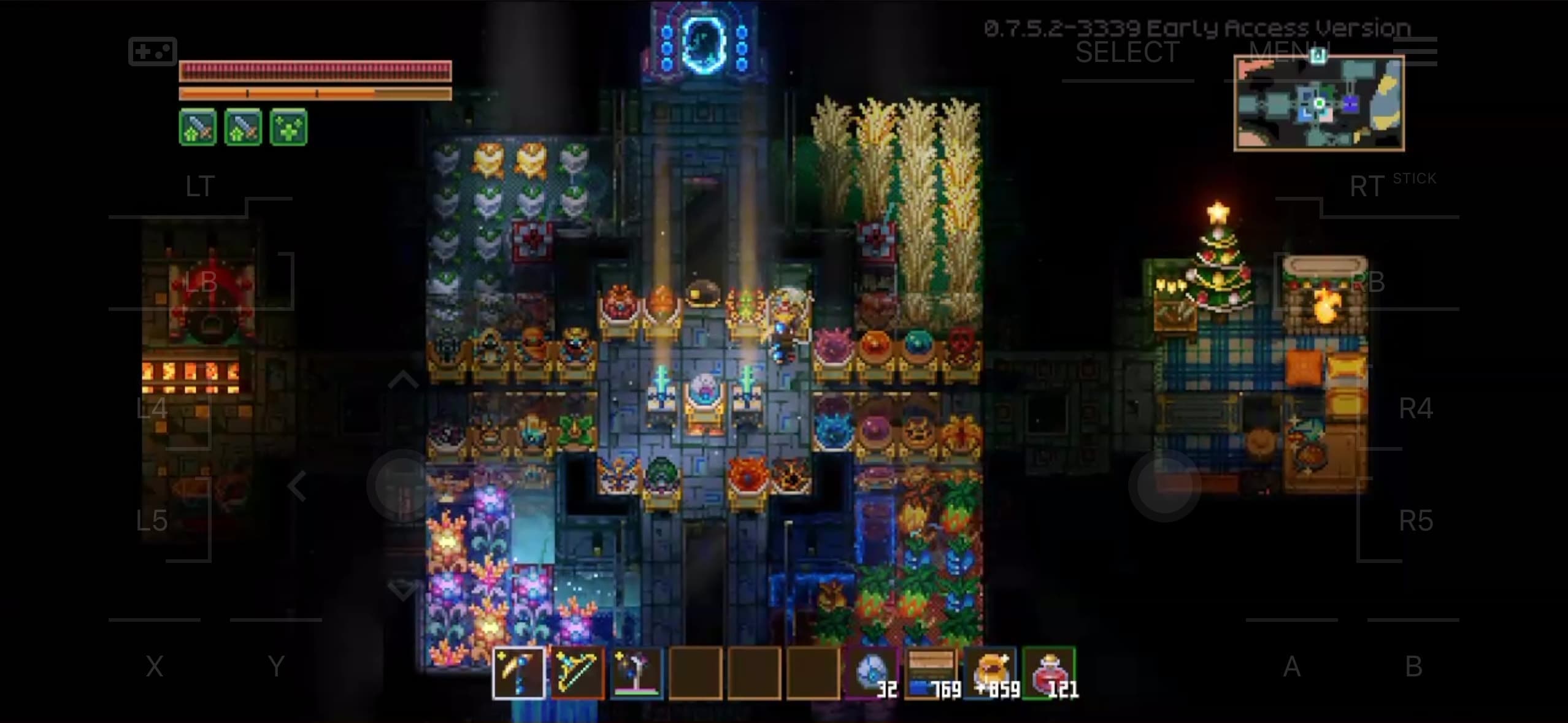Inspect the green sparkle plus buff icon
The width and height of the screenshot is (1568, 723).
(288, 128)
